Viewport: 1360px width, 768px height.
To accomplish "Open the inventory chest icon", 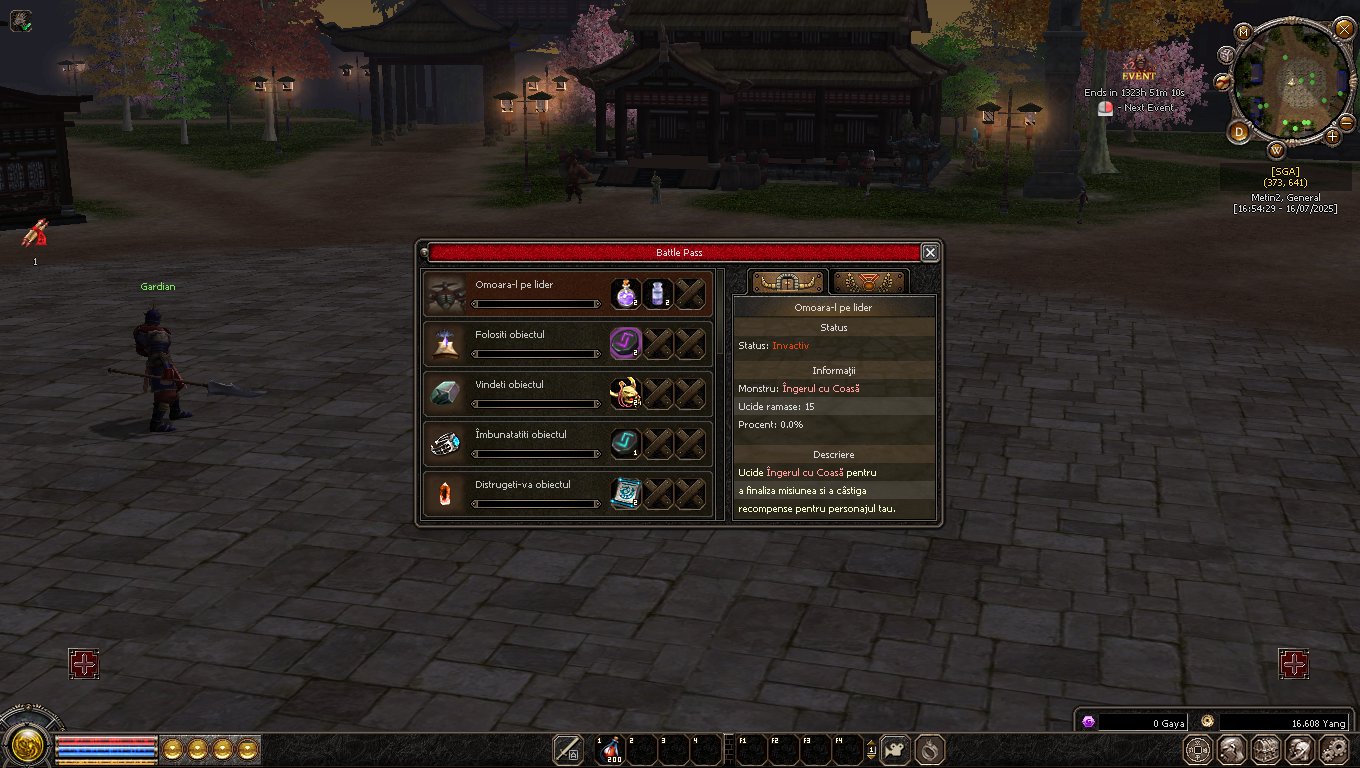I will pyautogui.click(x=1265, y=749).
